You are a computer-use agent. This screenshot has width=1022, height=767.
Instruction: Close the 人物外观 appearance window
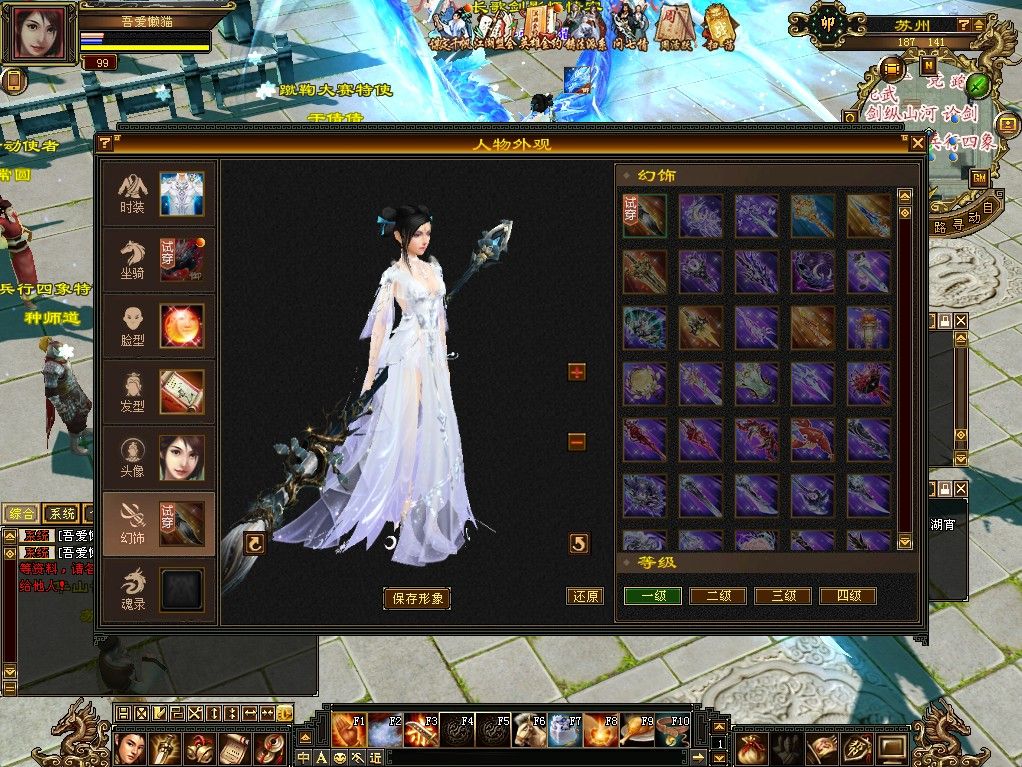(x=917, y=144)
